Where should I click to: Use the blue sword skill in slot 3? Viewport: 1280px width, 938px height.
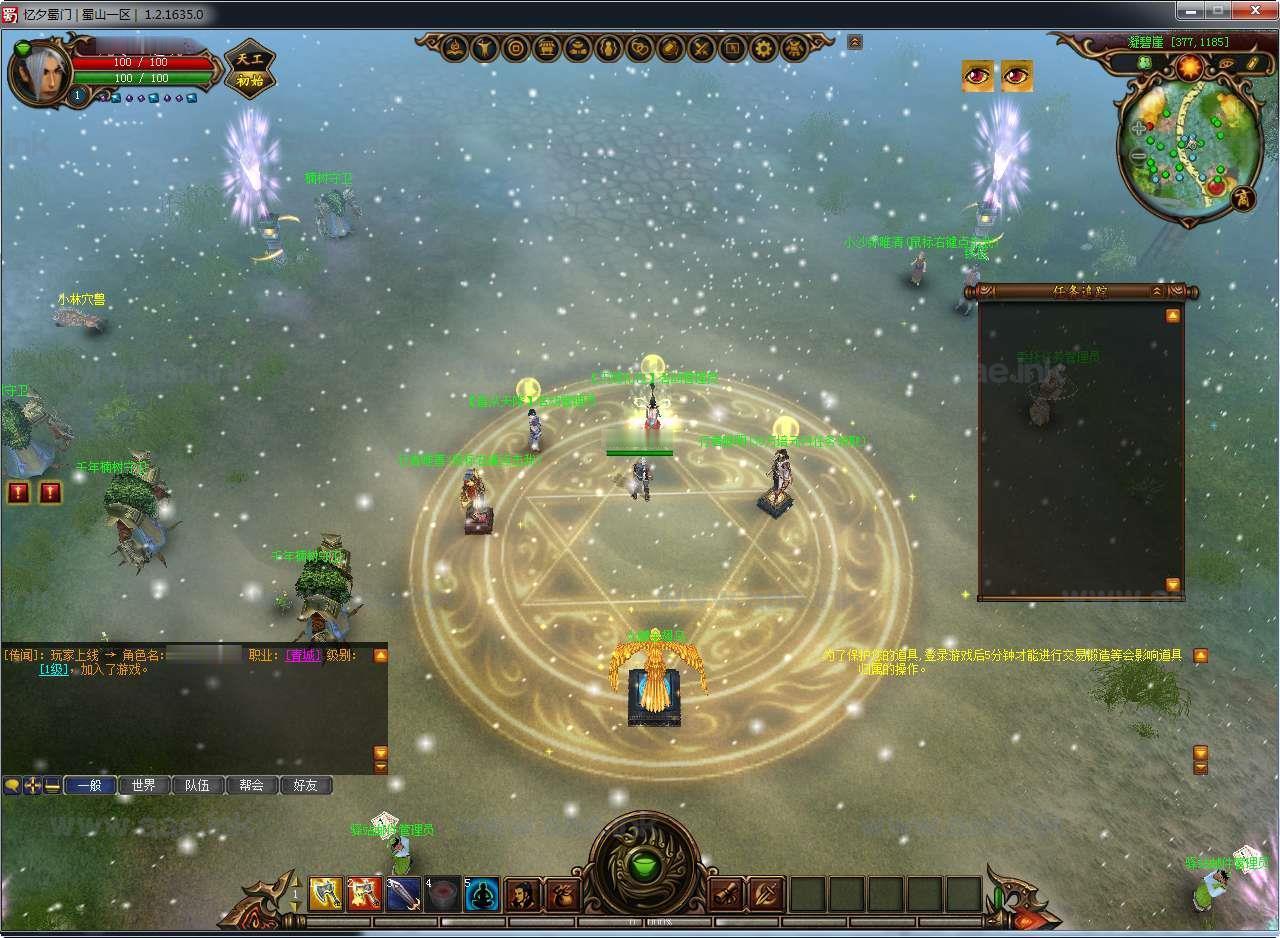[x=403, y=893]
